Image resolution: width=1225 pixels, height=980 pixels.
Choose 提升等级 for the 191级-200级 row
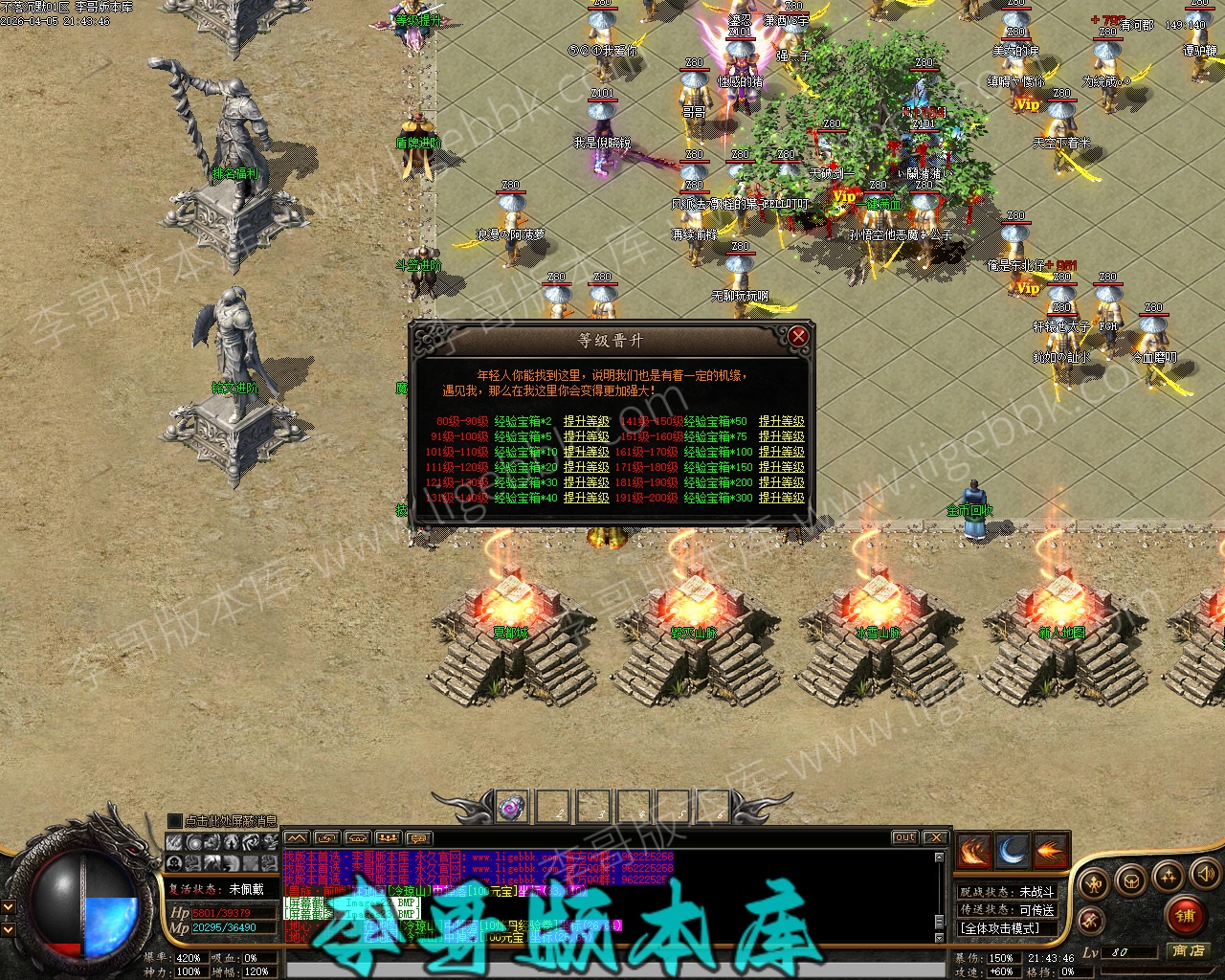[781, 498]
